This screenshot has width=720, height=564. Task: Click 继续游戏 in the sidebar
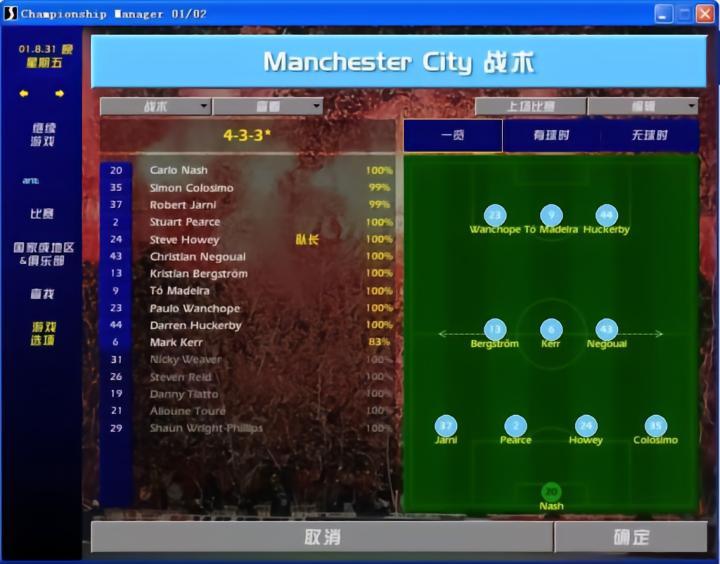(x=42, y=134)
